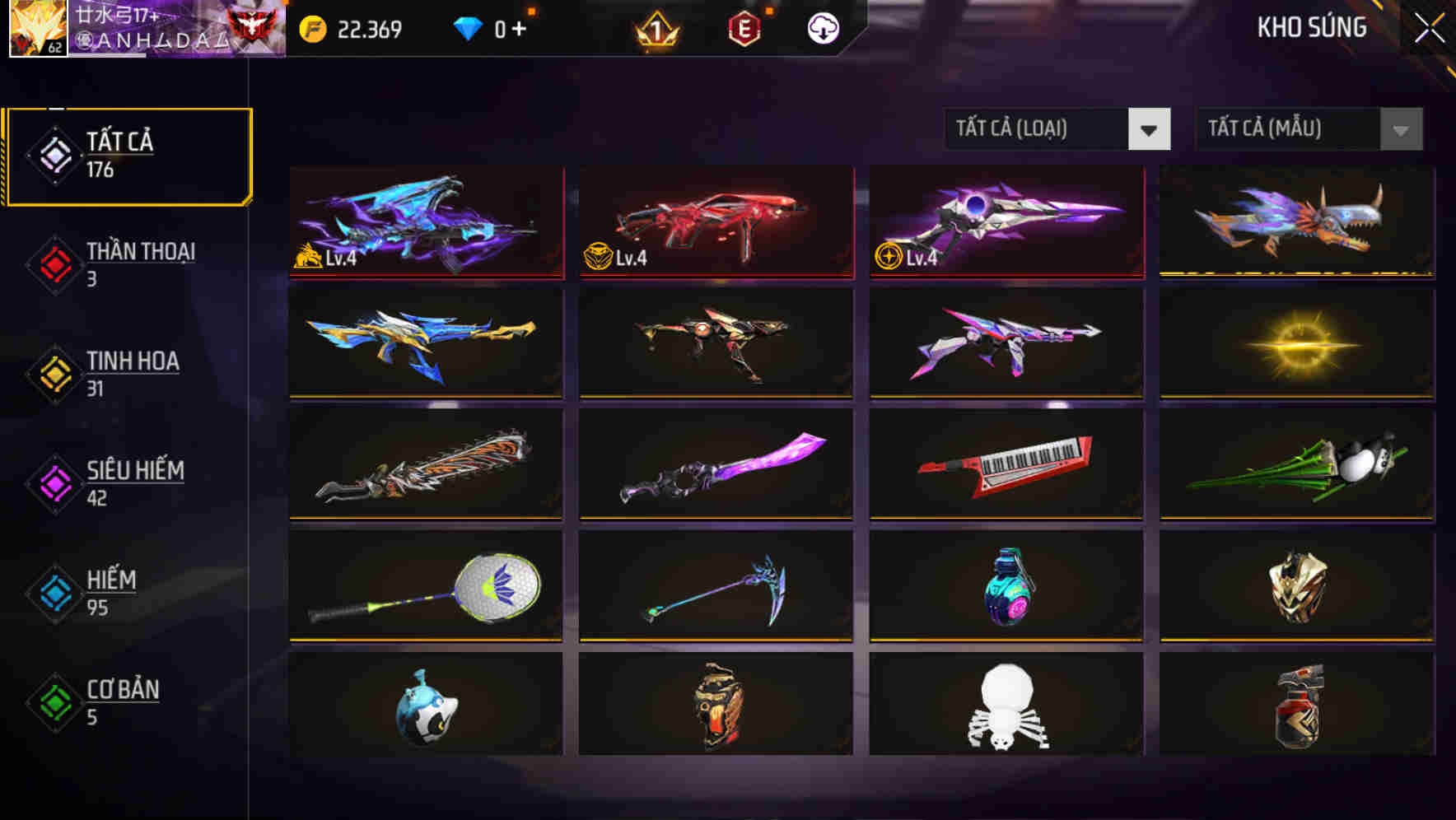Select the red keytar weapon thumbnail
Image resolution: width=1456 pixels, height=820 pixels.
tap(1005, 464)
